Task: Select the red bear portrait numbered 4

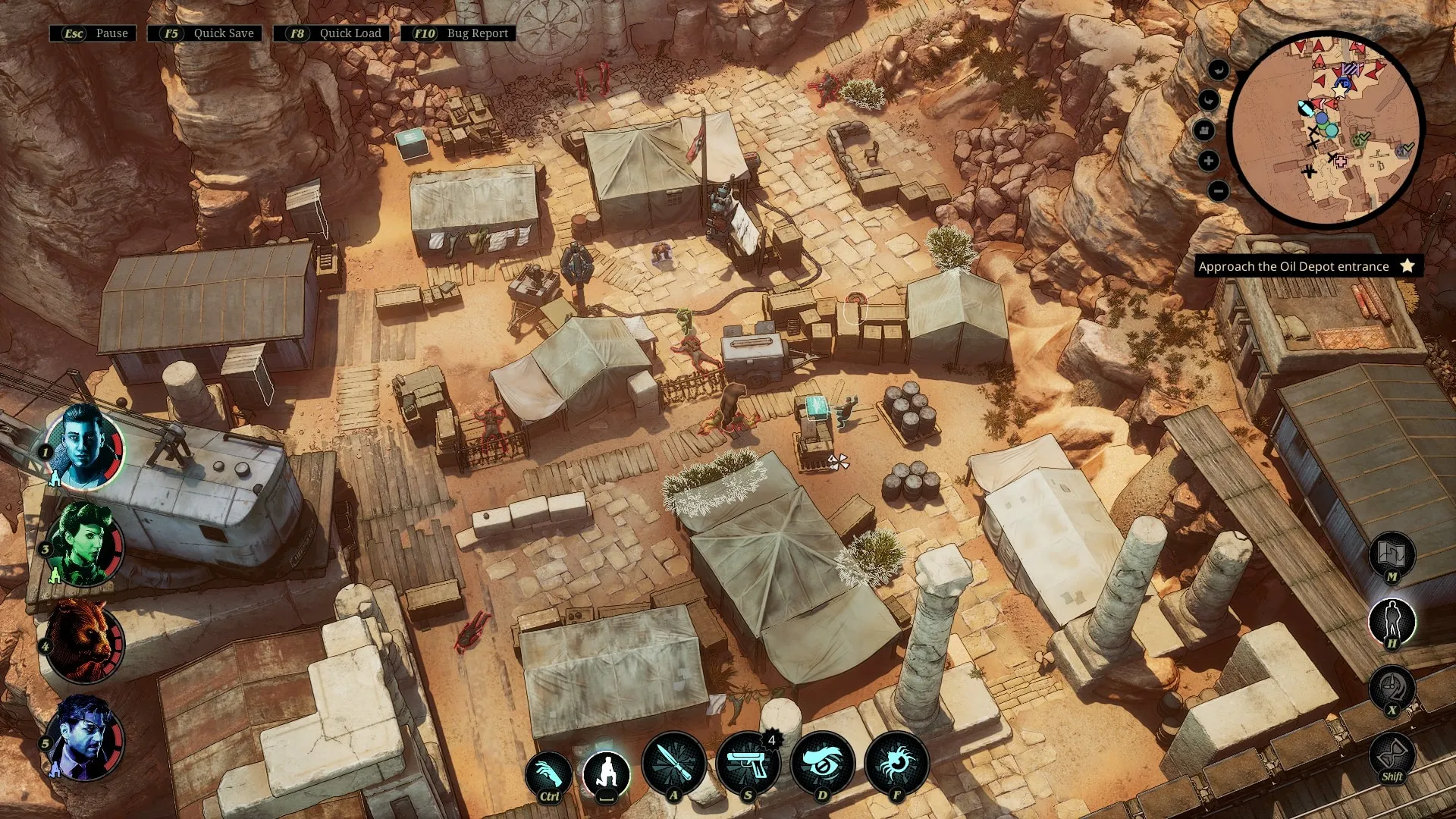Action: (x=83, y=641)
